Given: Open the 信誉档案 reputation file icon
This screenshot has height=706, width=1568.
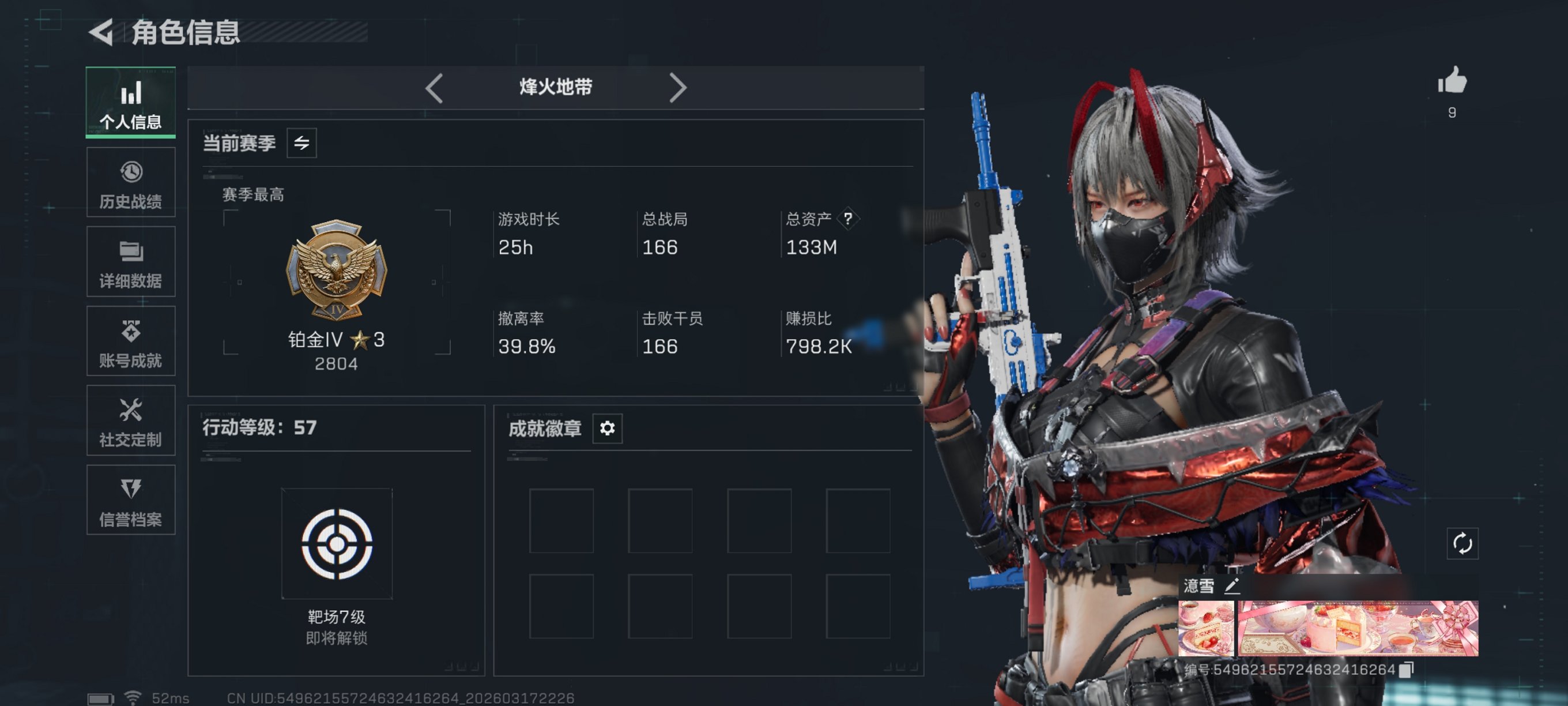Looking at the screenshot, I should pos(130,500).
